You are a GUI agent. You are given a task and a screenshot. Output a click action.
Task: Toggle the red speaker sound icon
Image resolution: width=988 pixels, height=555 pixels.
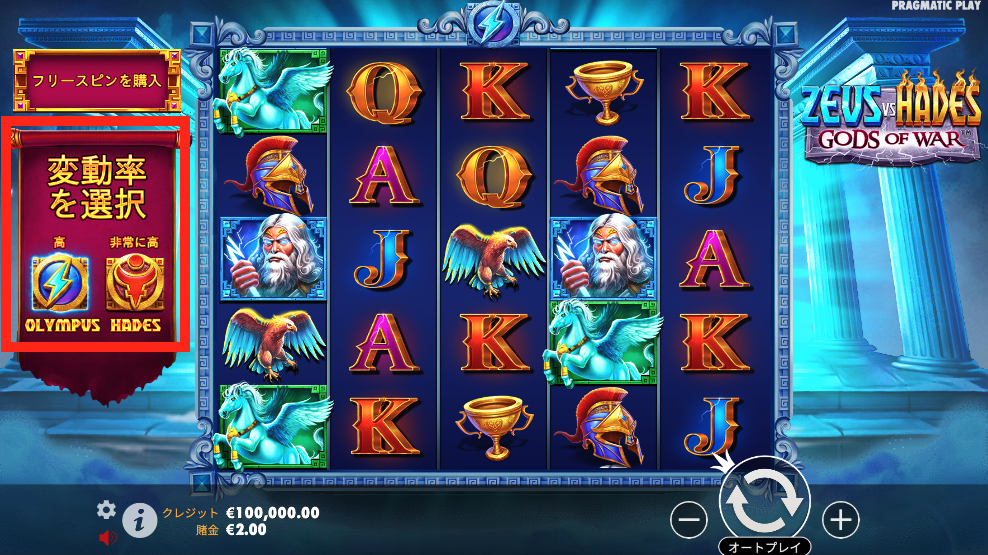(108, 538)
